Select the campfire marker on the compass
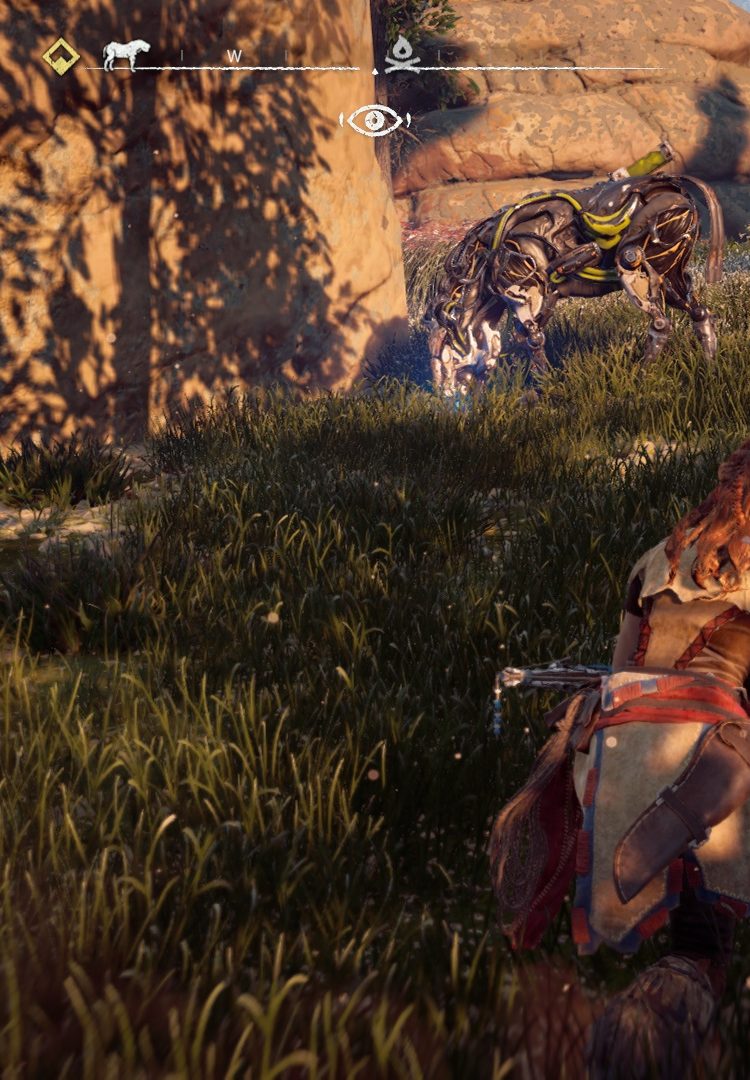 (x=401, y=55)
